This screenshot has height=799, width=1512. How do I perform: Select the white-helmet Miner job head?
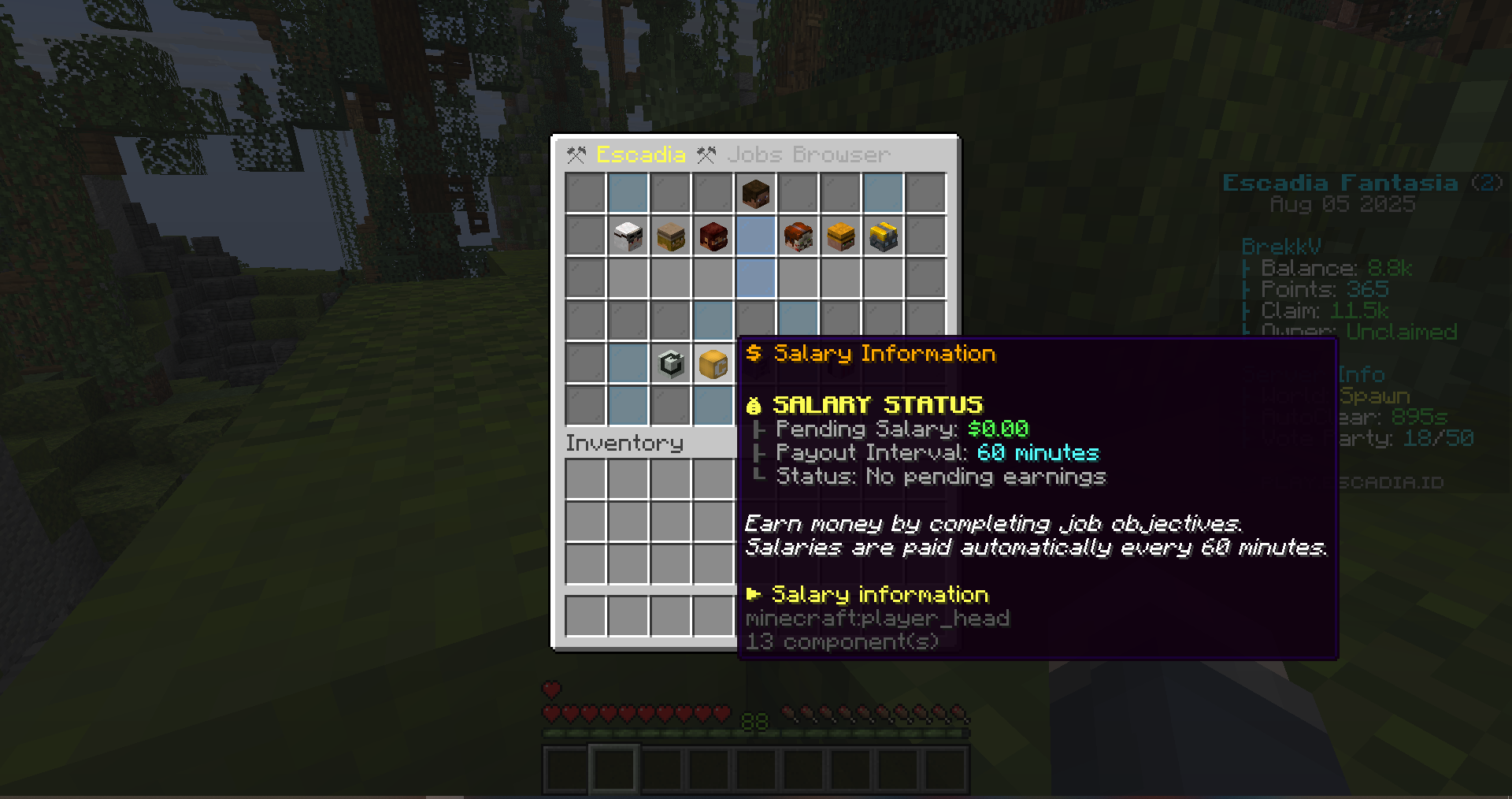click(628, 236)
